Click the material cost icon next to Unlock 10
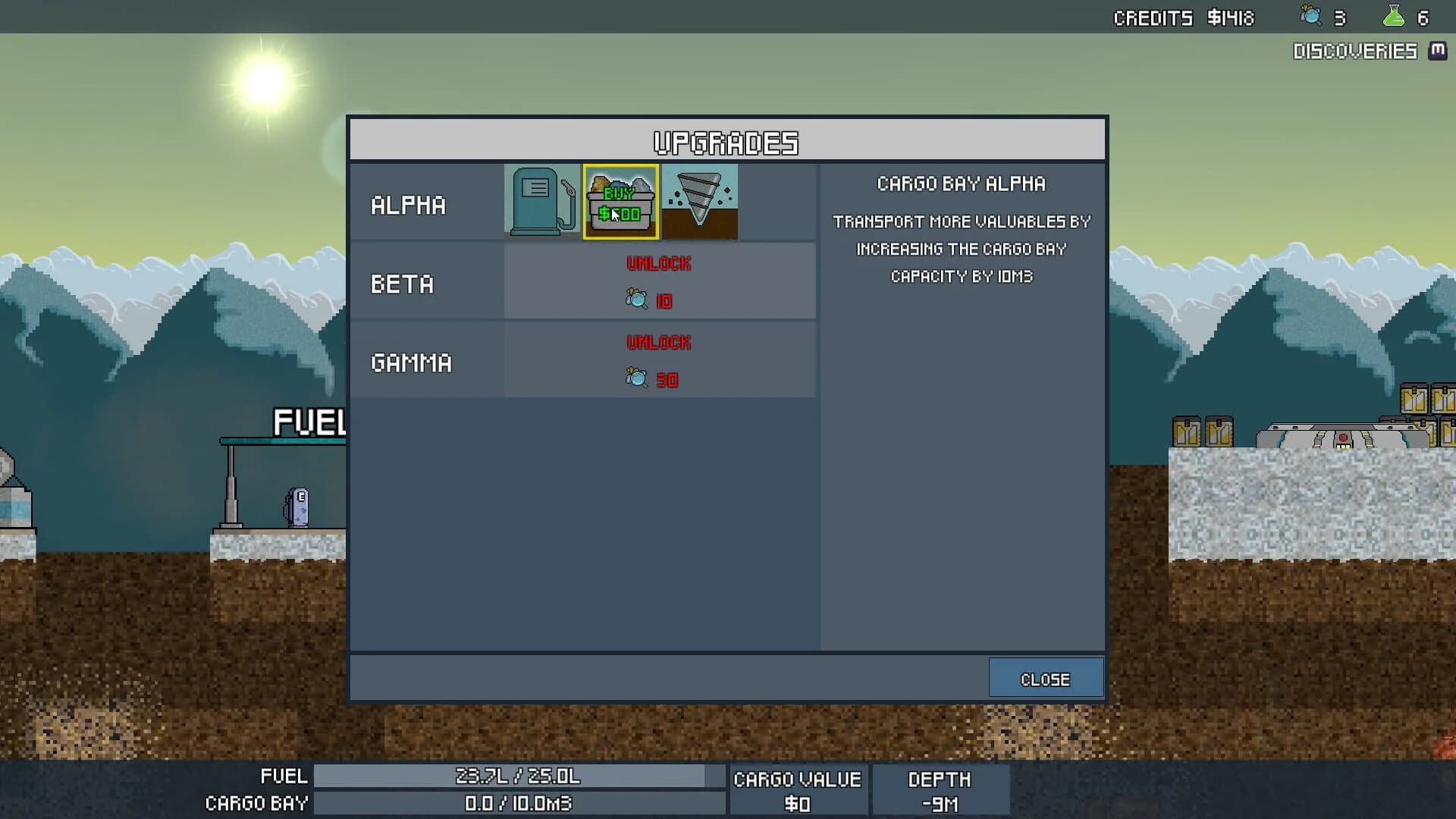The height and width of the screenshot is (819, 1456). pyautogui.click(x=635, y=300)
